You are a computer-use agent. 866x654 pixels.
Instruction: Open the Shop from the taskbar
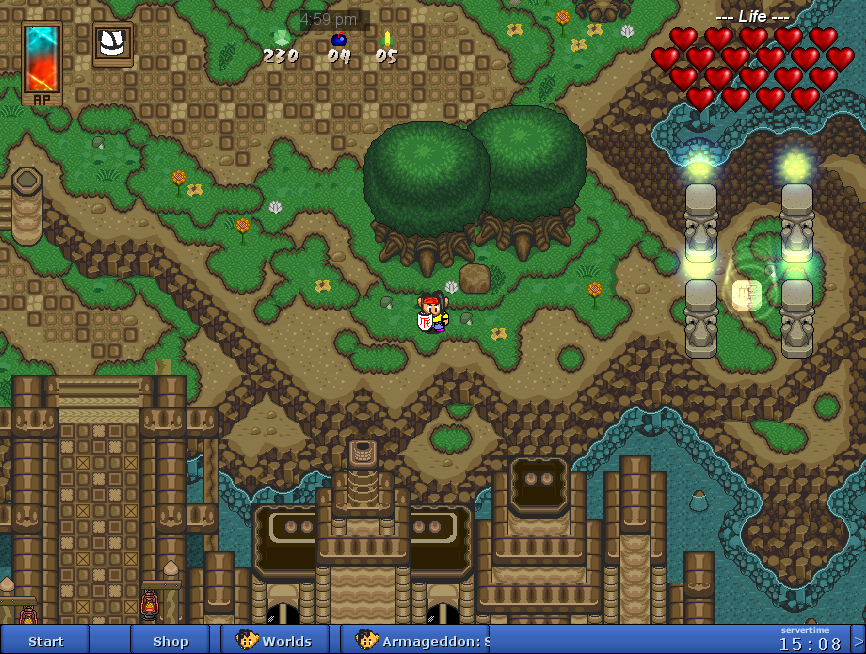point(170,640)
